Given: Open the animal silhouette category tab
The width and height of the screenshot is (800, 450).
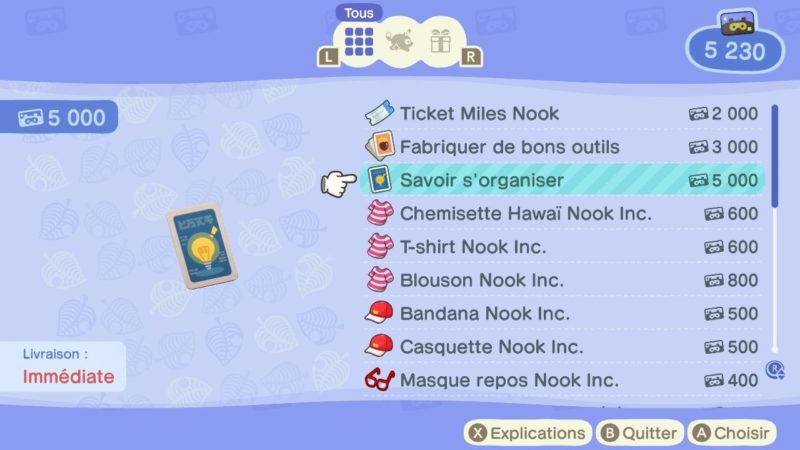Looking at the screenshot, I should tap(399, 41).
